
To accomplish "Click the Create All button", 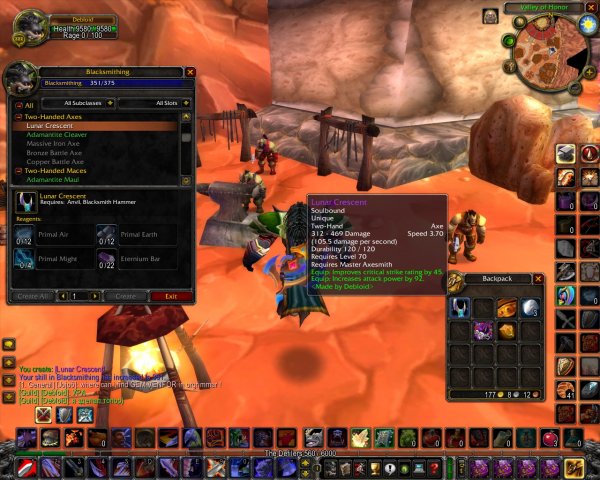I will 33,296.
